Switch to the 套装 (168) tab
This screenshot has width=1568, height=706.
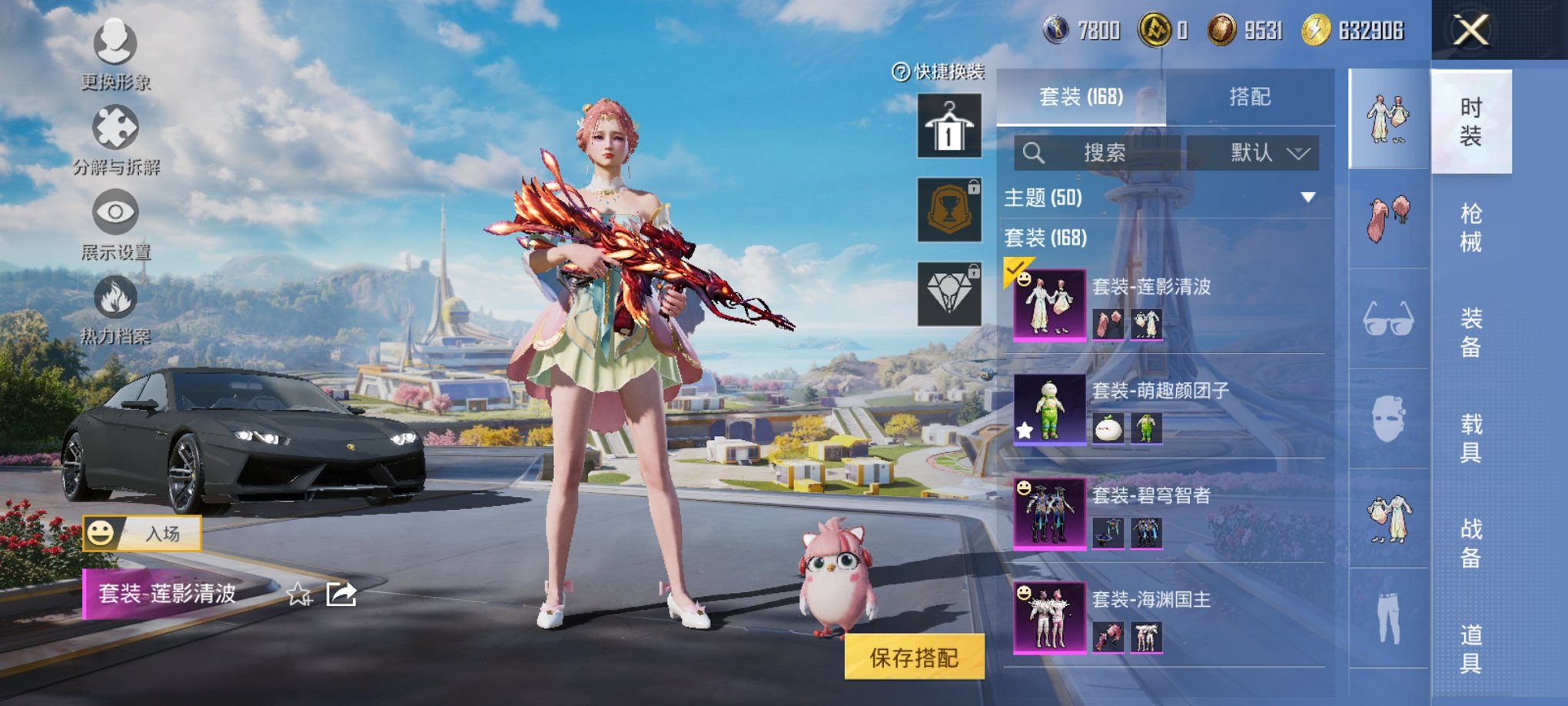pos(1081,97)
